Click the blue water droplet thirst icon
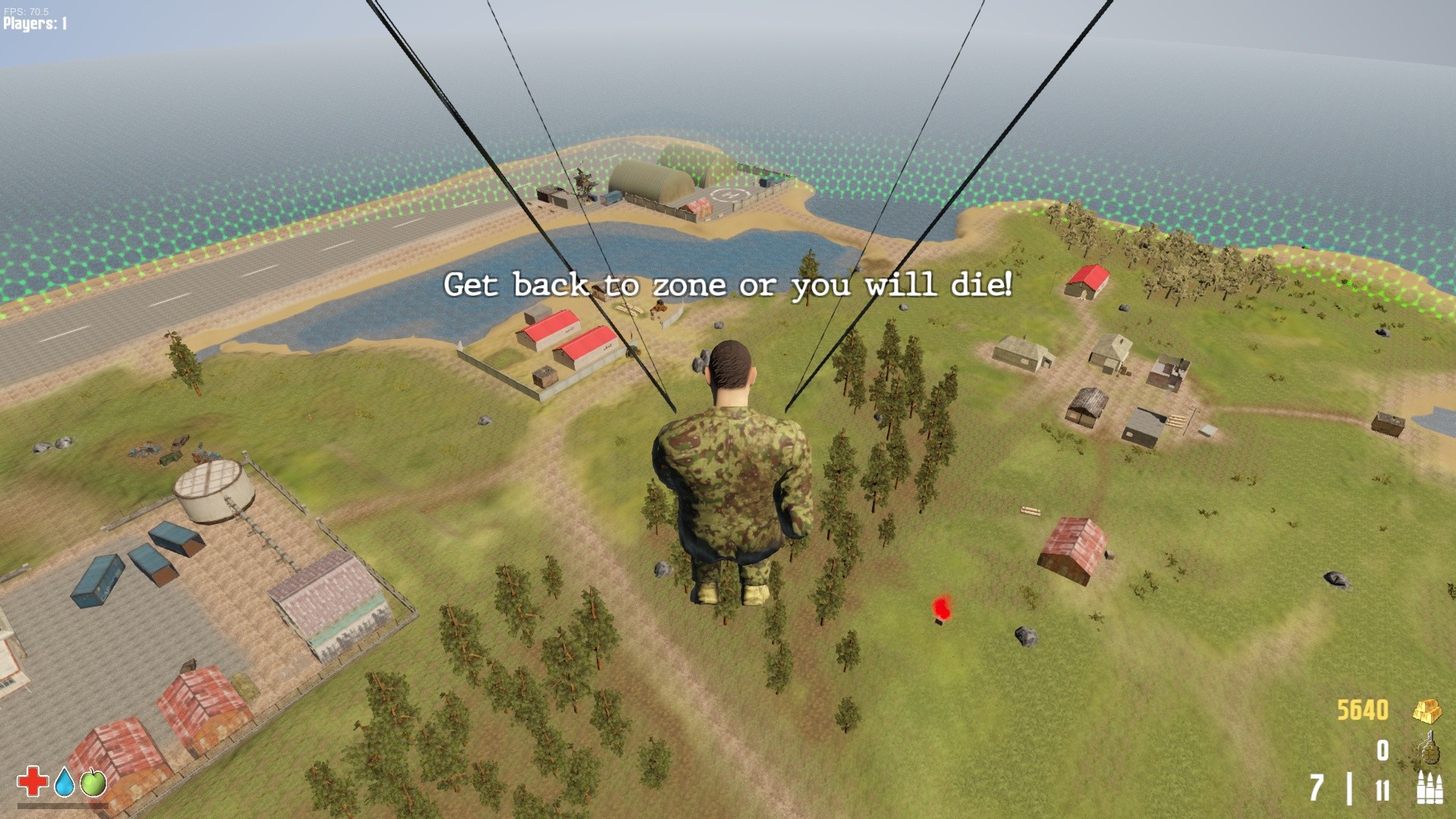Screen dimensions: 1456x819 (64, 783)
